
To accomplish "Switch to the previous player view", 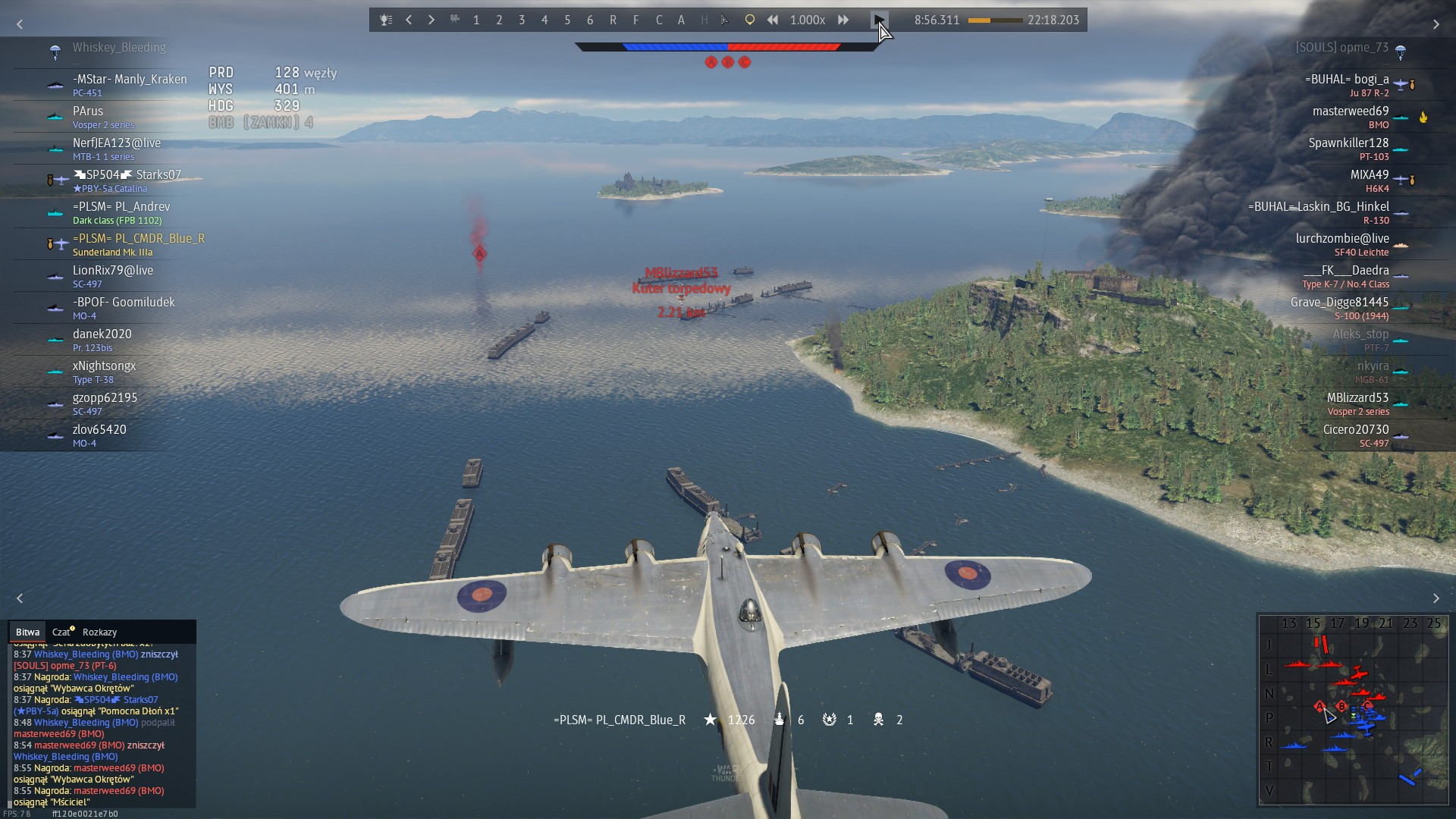I will (409, 20).
